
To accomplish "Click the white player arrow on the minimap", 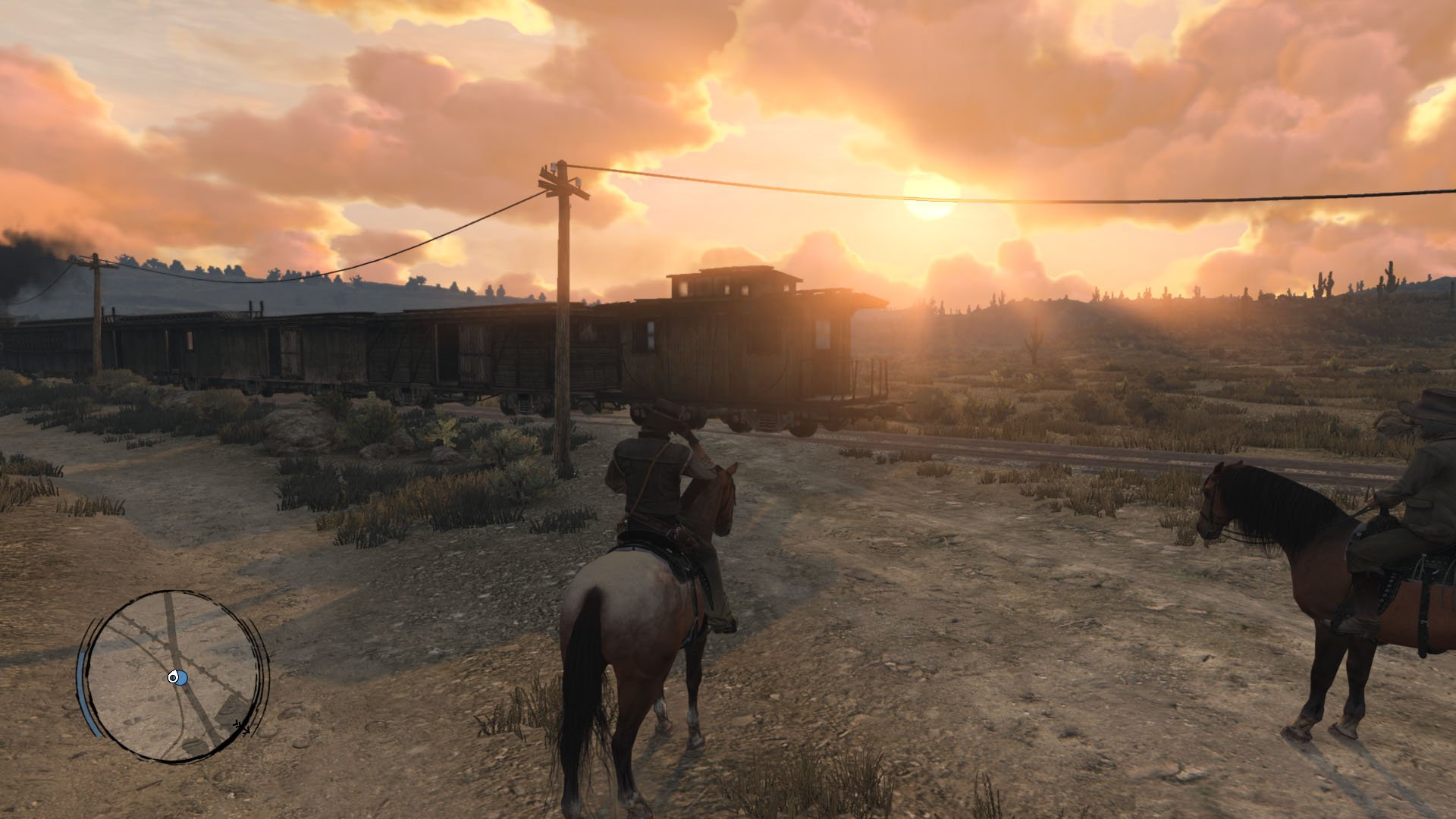I will point(174,676).
